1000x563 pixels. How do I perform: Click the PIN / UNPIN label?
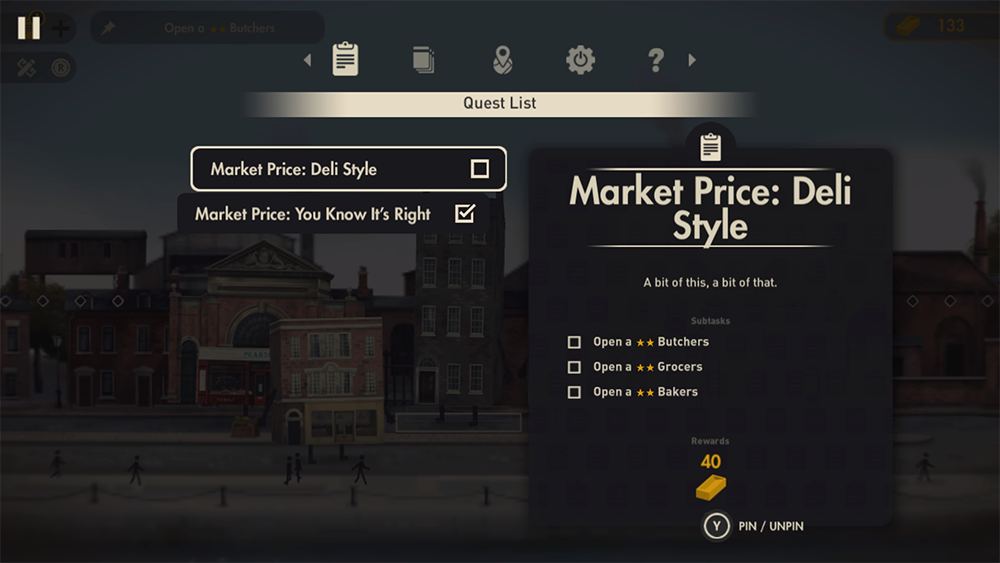coord(771,526)
